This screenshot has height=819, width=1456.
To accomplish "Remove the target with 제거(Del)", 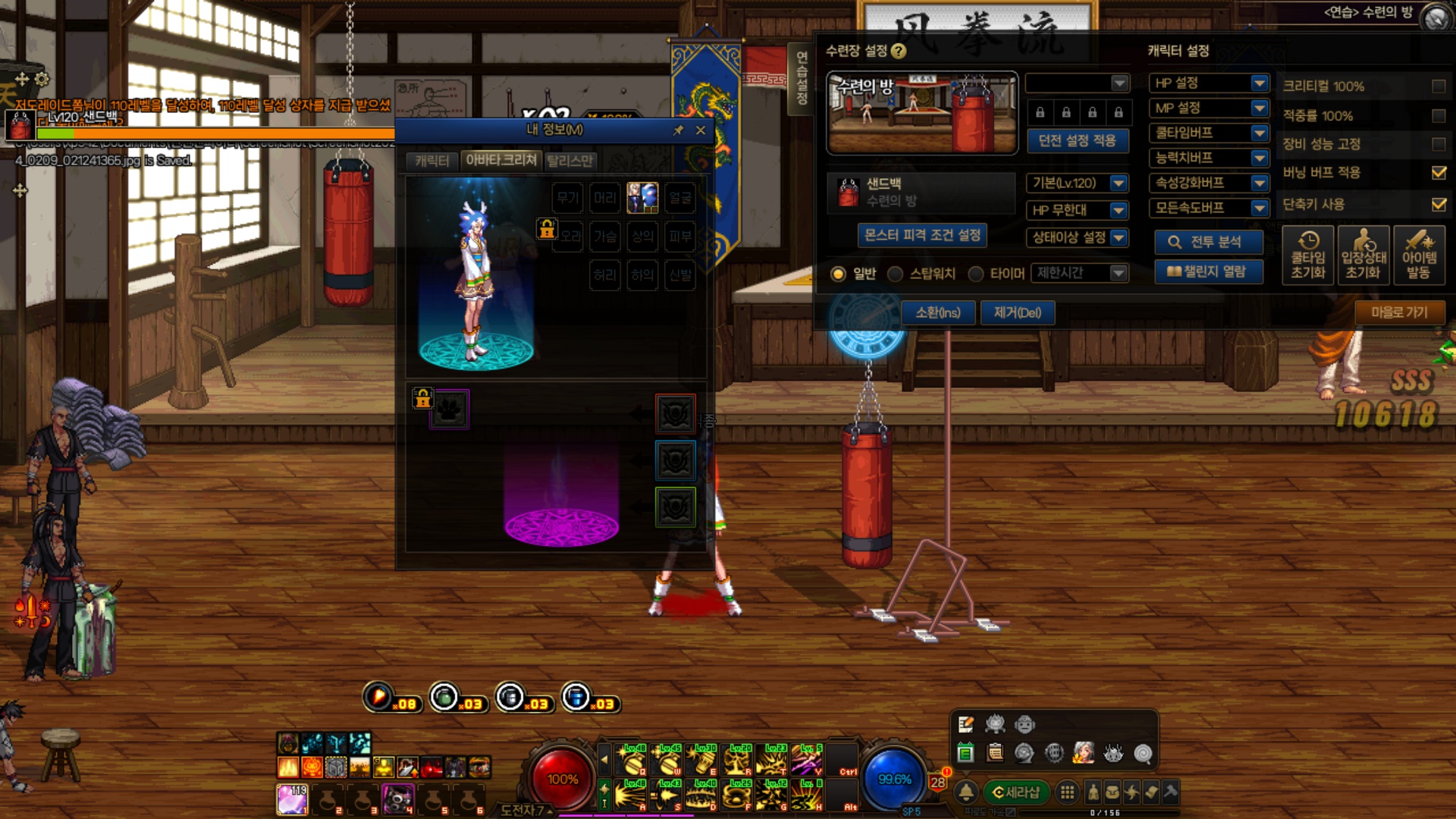I will (1018, 312).
